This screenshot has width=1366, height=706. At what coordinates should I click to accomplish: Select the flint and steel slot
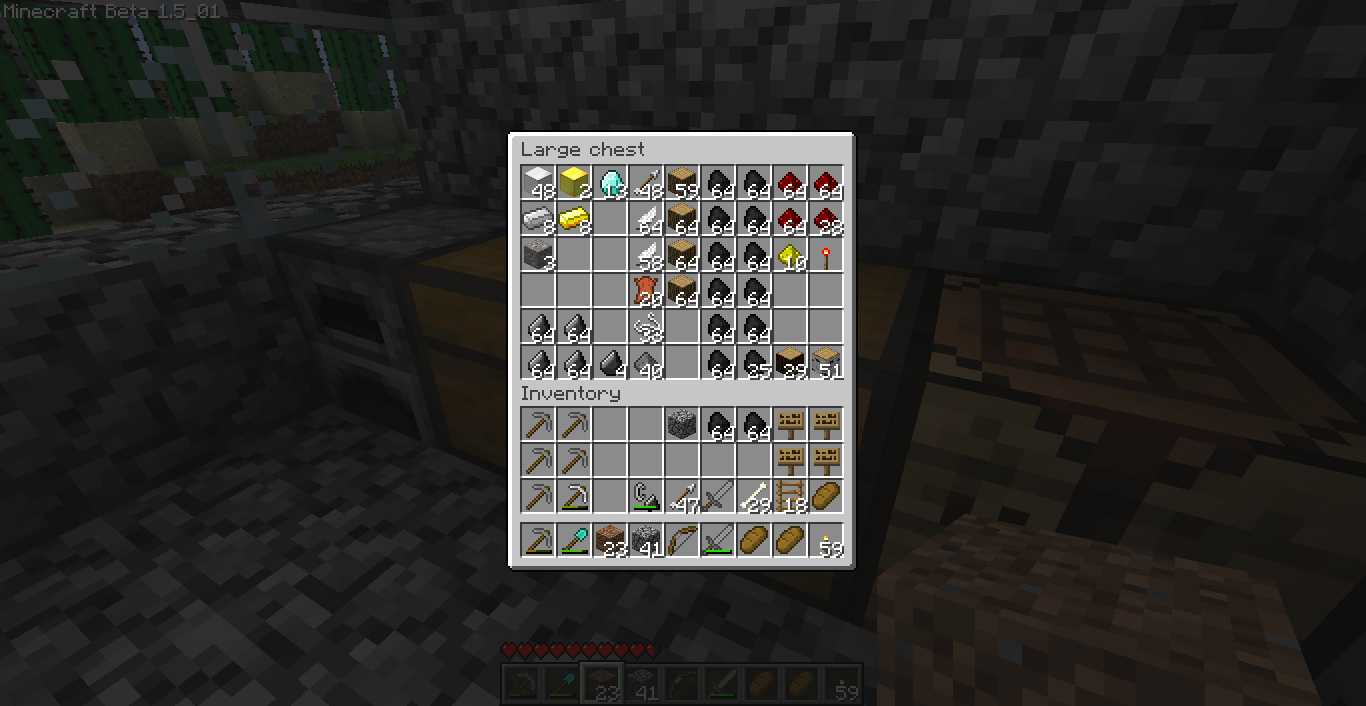[x=646, y=496]
